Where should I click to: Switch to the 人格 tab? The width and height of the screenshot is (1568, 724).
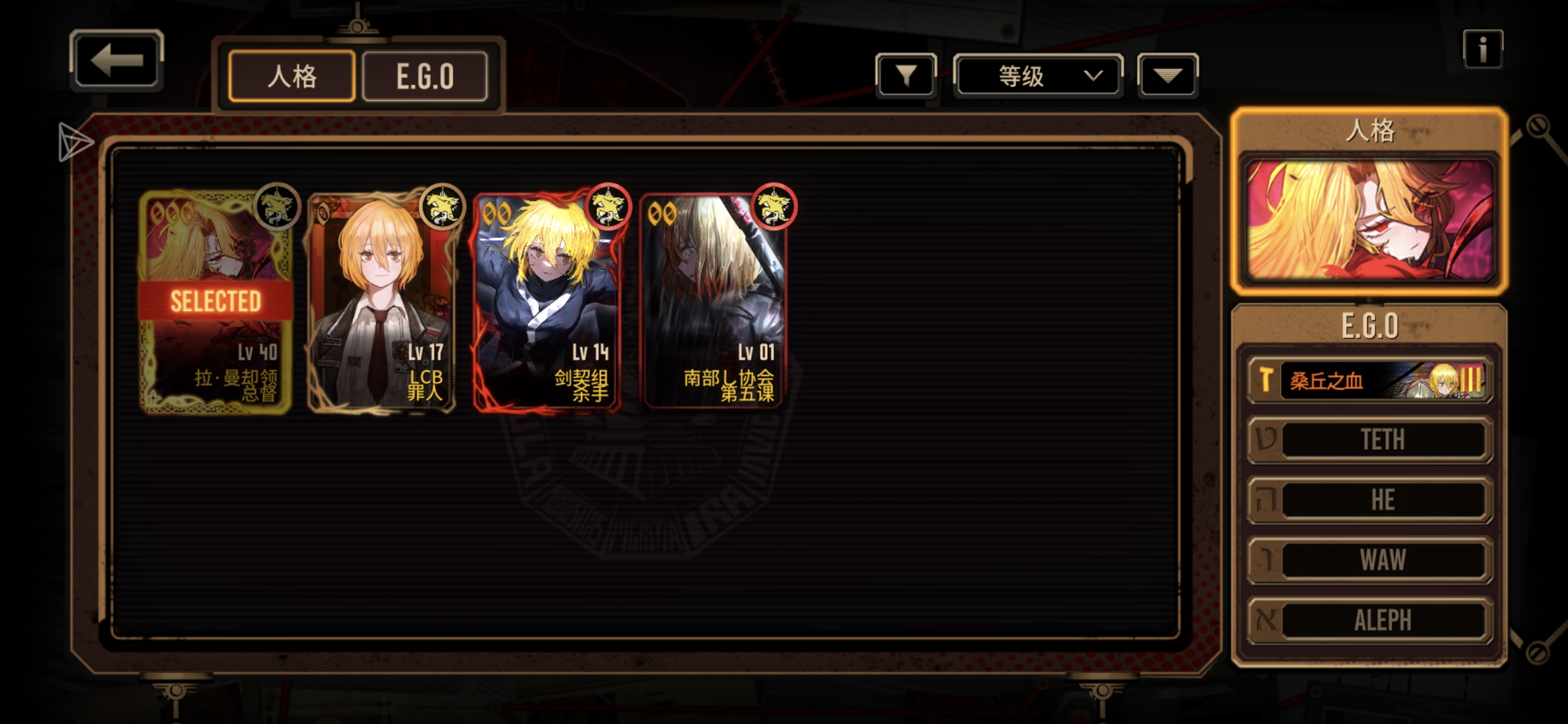[x=291, y=76]
